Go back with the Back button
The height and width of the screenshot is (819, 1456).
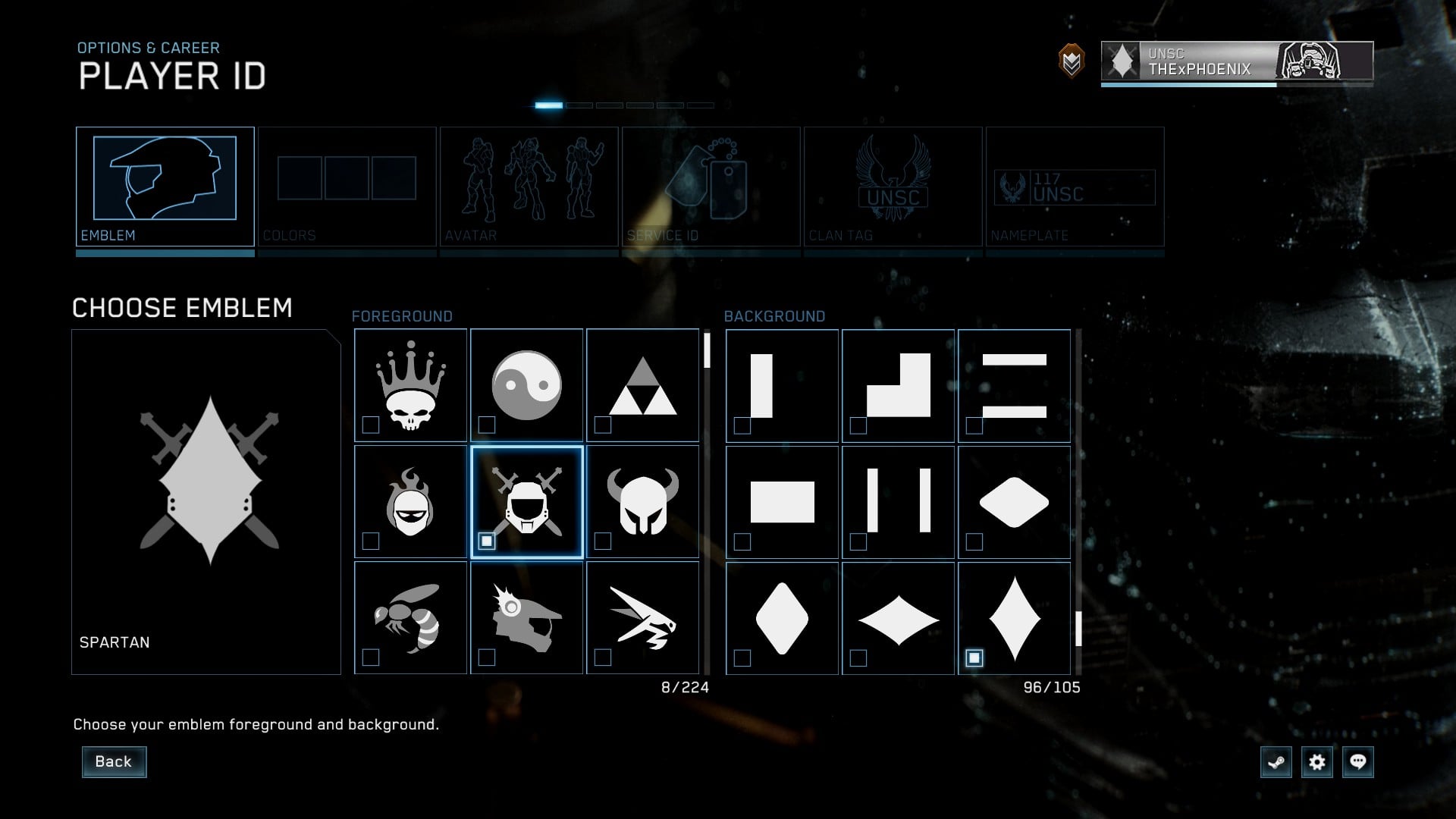pos(114,761)
